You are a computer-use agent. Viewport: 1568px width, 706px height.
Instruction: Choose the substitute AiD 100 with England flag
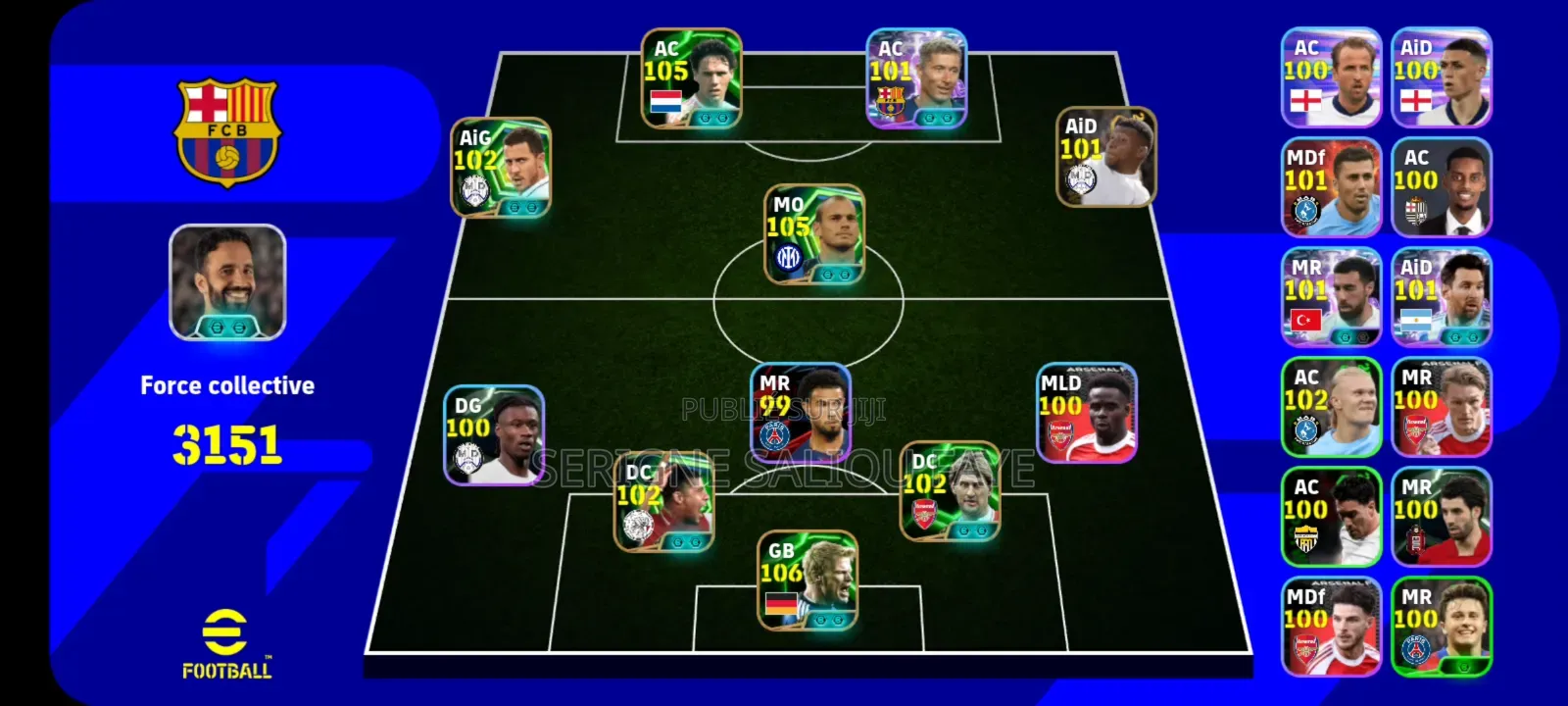click(x=1442, y=77)
